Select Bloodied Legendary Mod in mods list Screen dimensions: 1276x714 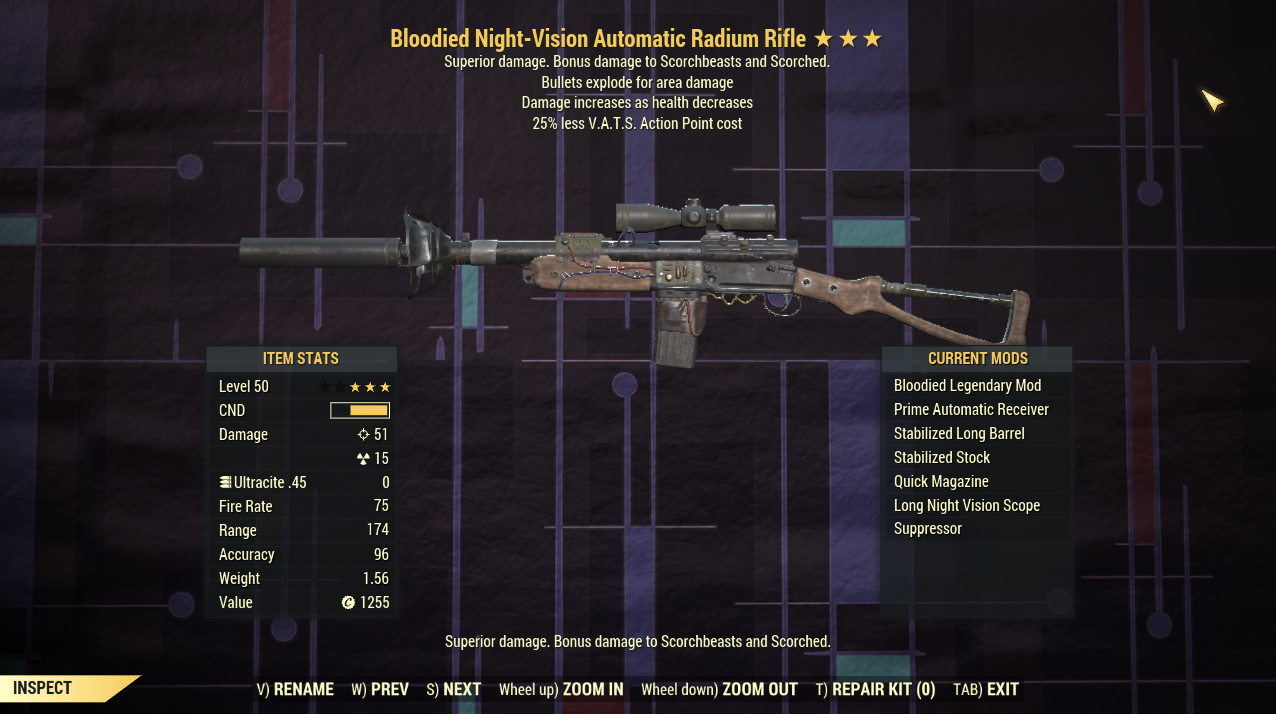(967, 386)
